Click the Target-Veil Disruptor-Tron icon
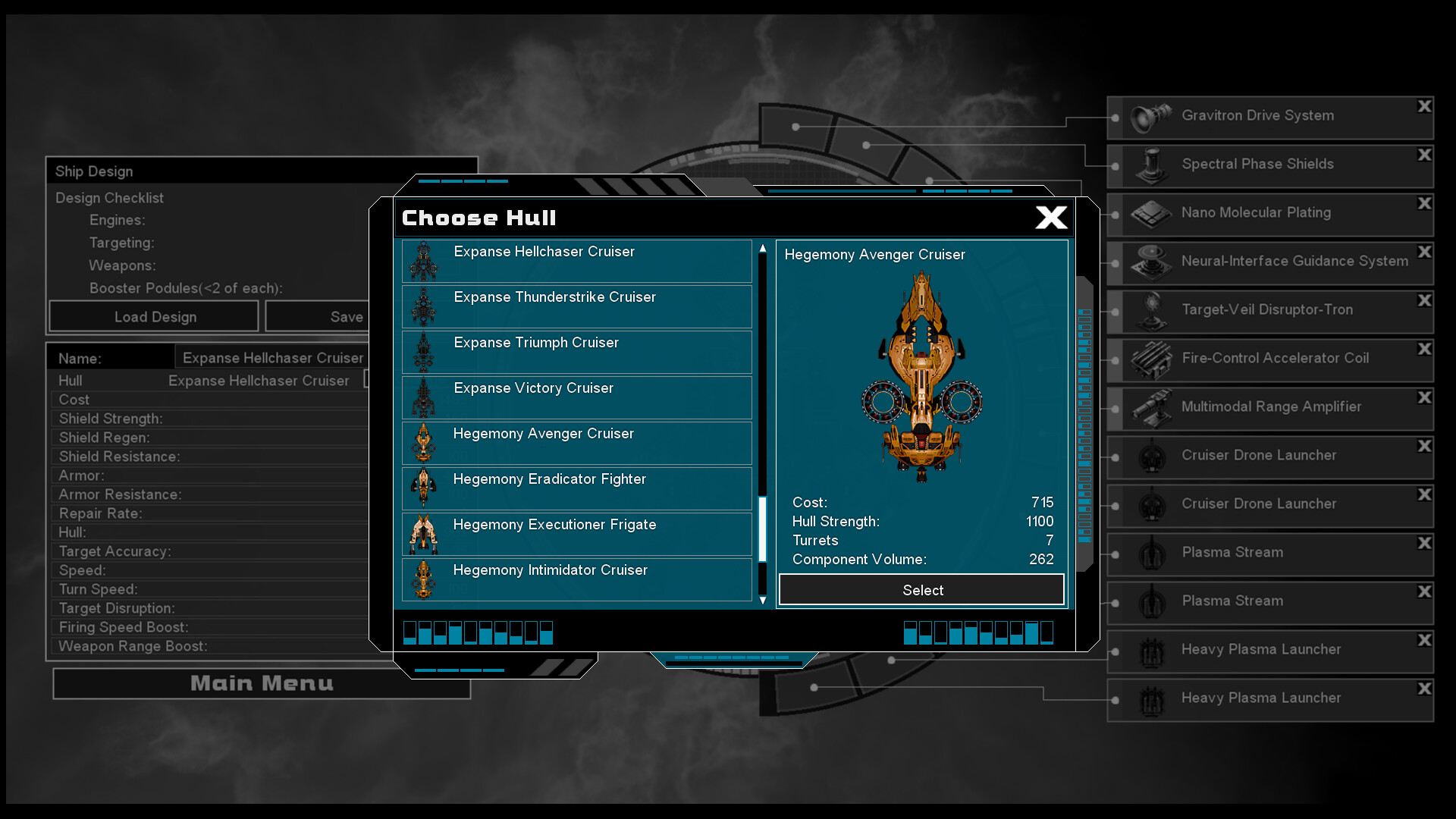 [1150, 310]
